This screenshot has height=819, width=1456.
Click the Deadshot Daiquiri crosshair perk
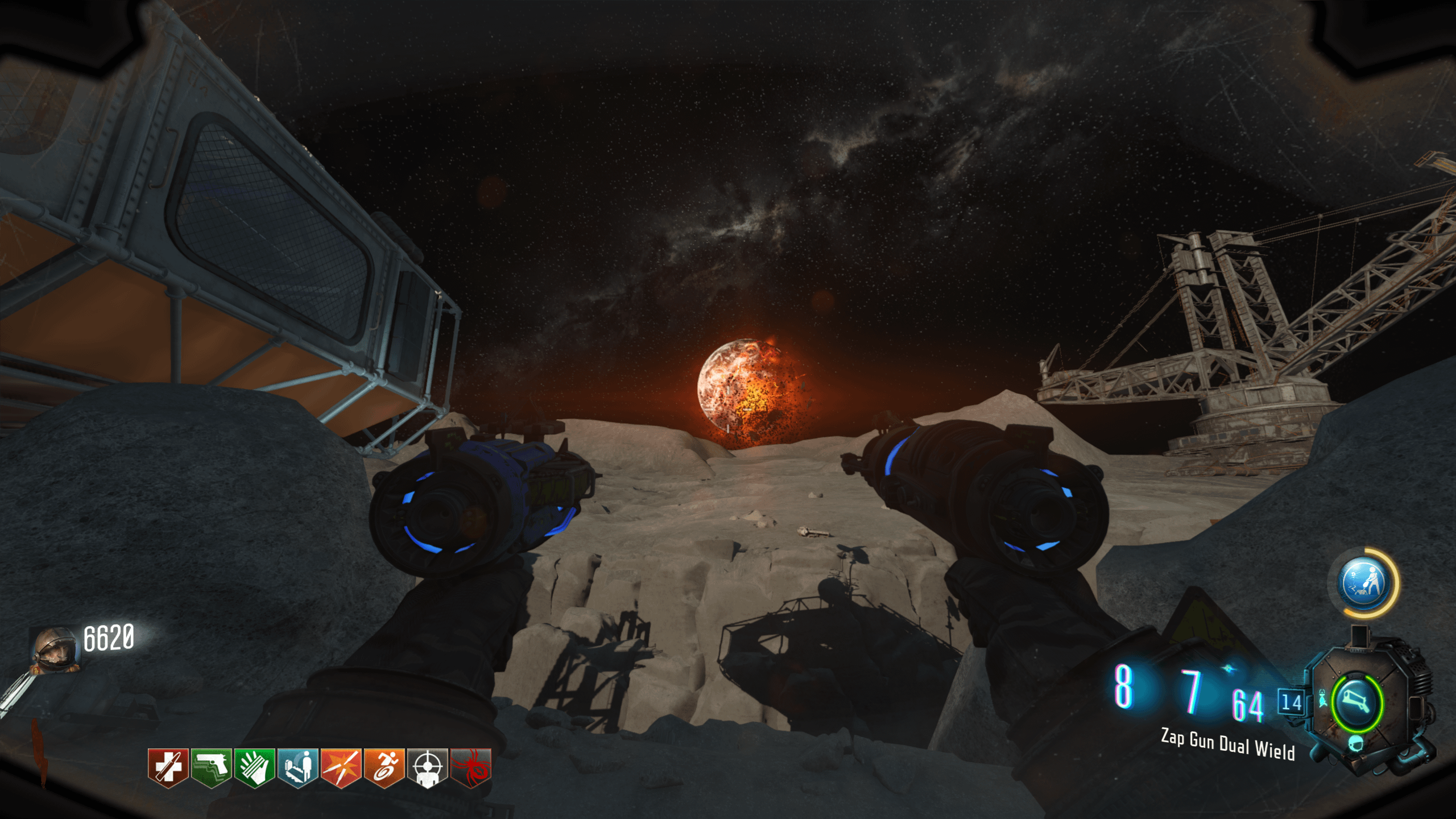tap(427, 767)
